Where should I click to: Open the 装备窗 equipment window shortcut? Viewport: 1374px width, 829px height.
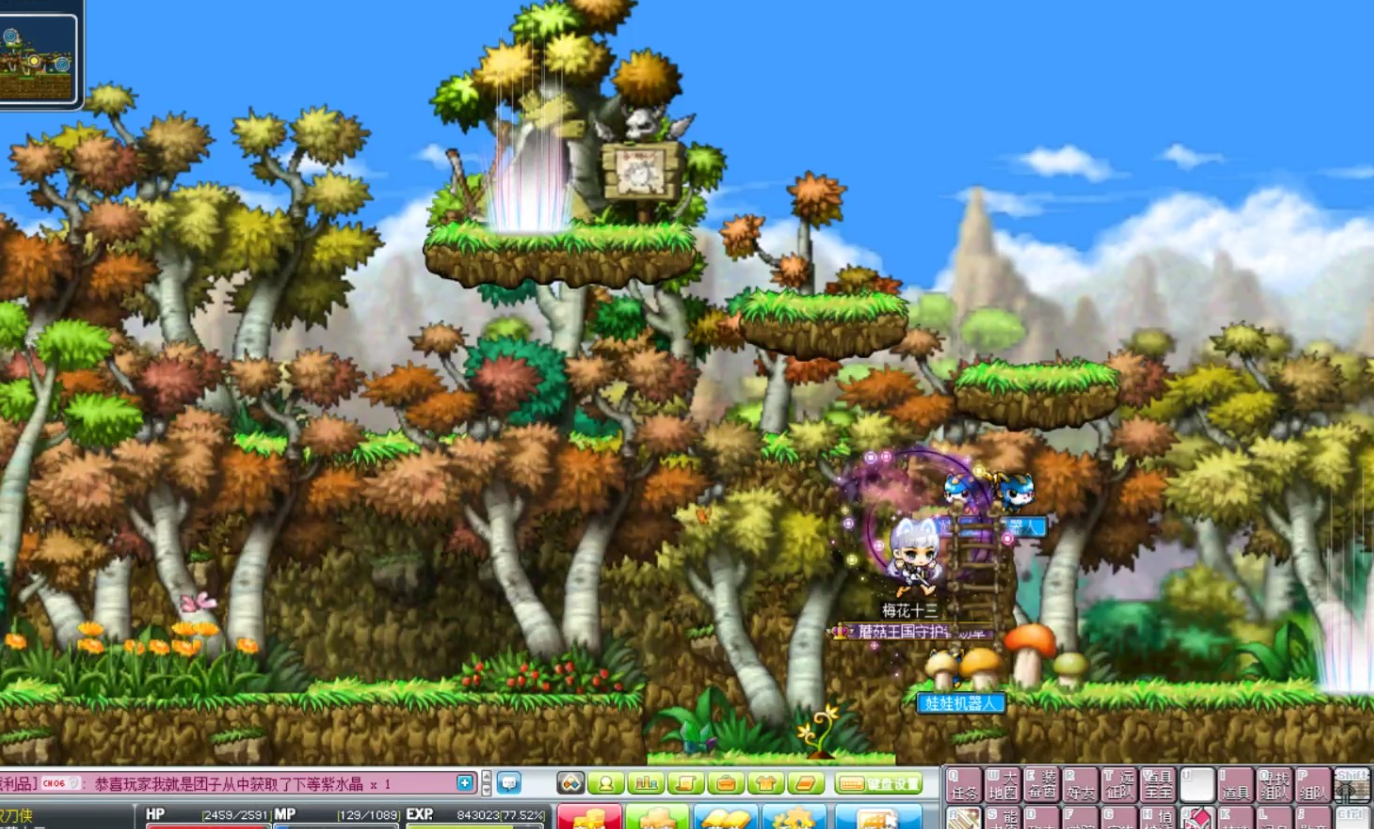pos(1041,785)
